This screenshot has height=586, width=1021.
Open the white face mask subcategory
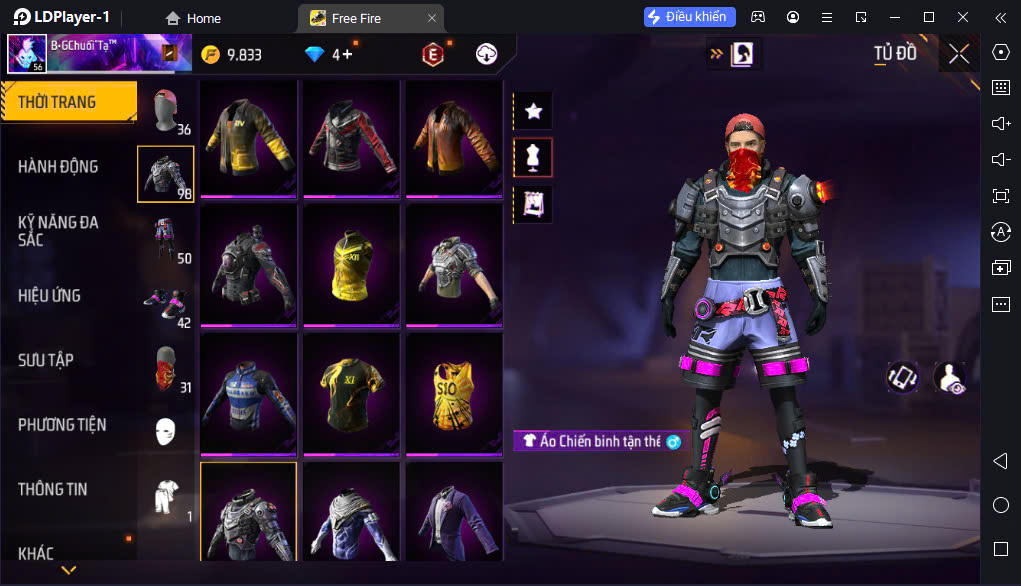166,431
